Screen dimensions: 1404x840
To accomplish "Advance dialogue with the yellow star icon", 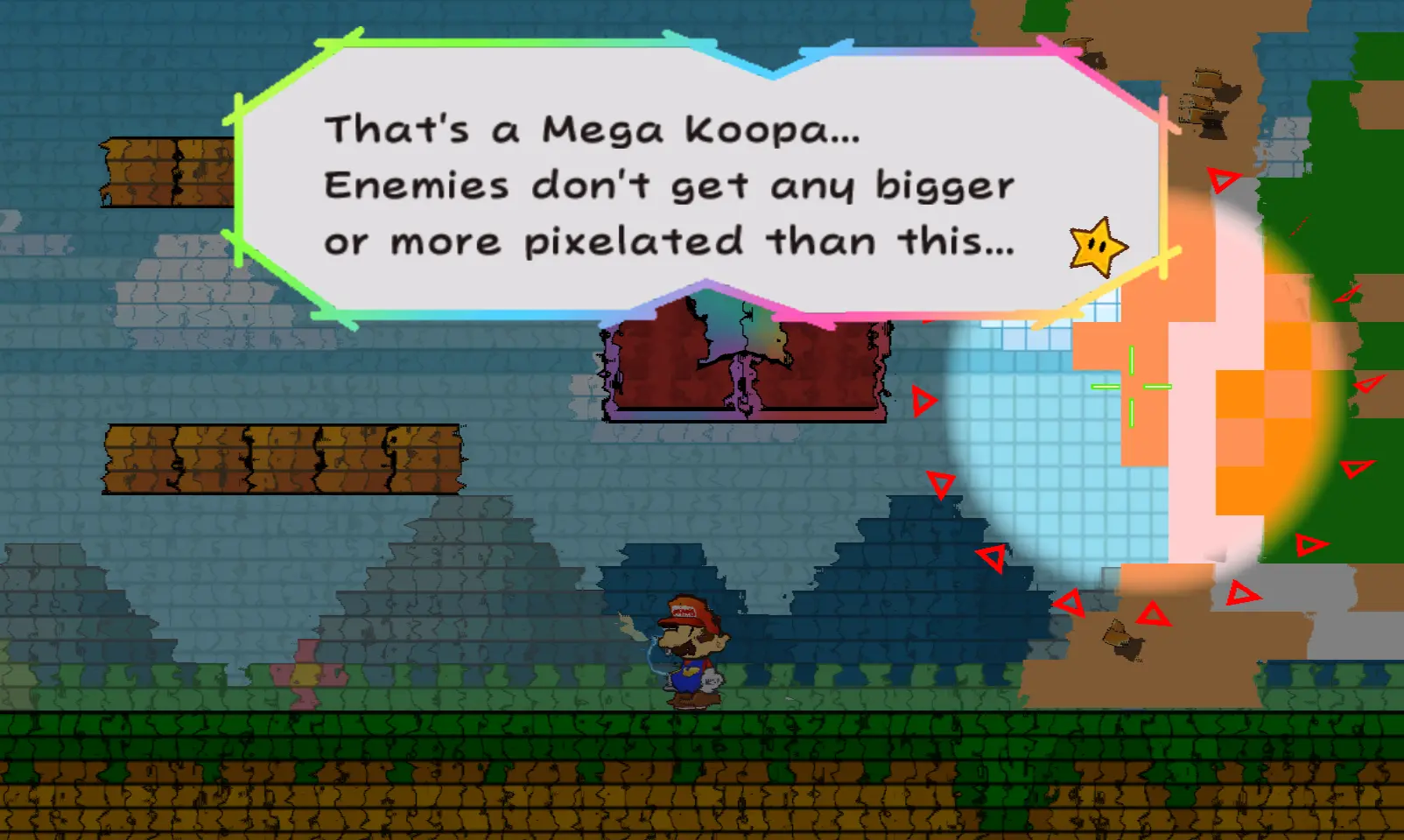I will point(1098,247).
